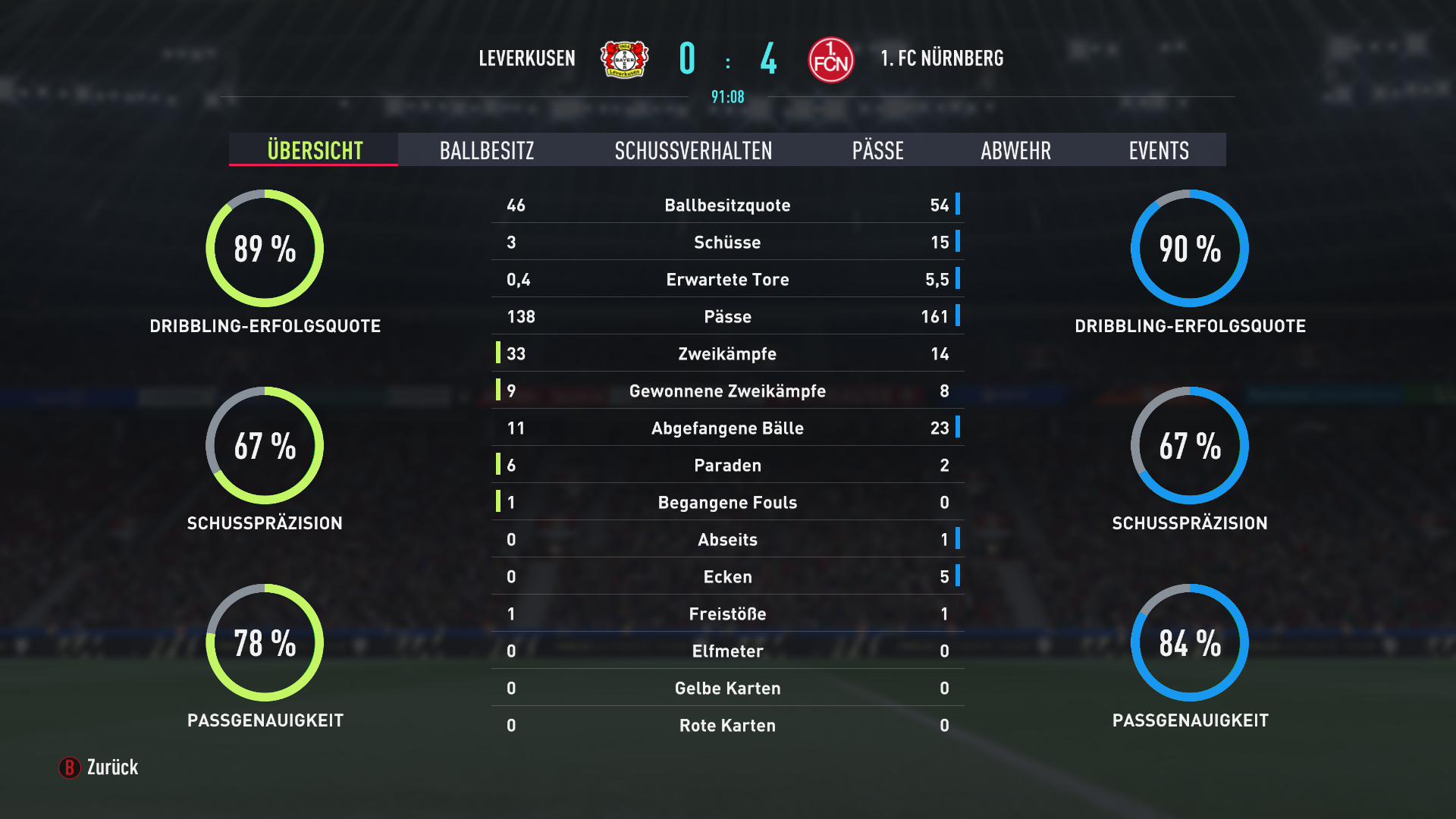Screen dimensions: 1456x819
Task: Open the Events tab
Action: [x=1158, y=150]
